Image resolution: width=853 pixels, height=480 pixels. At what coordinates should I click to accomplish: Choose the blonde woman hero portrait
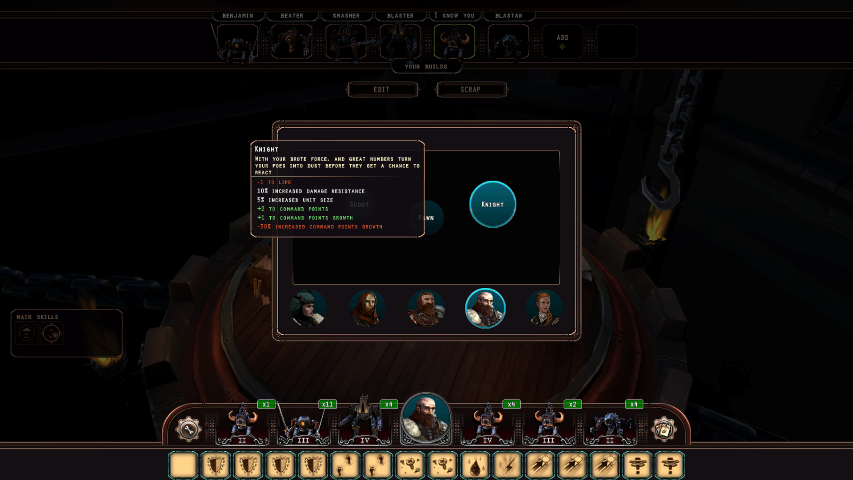pyautogui.click(x=544, y=308)
